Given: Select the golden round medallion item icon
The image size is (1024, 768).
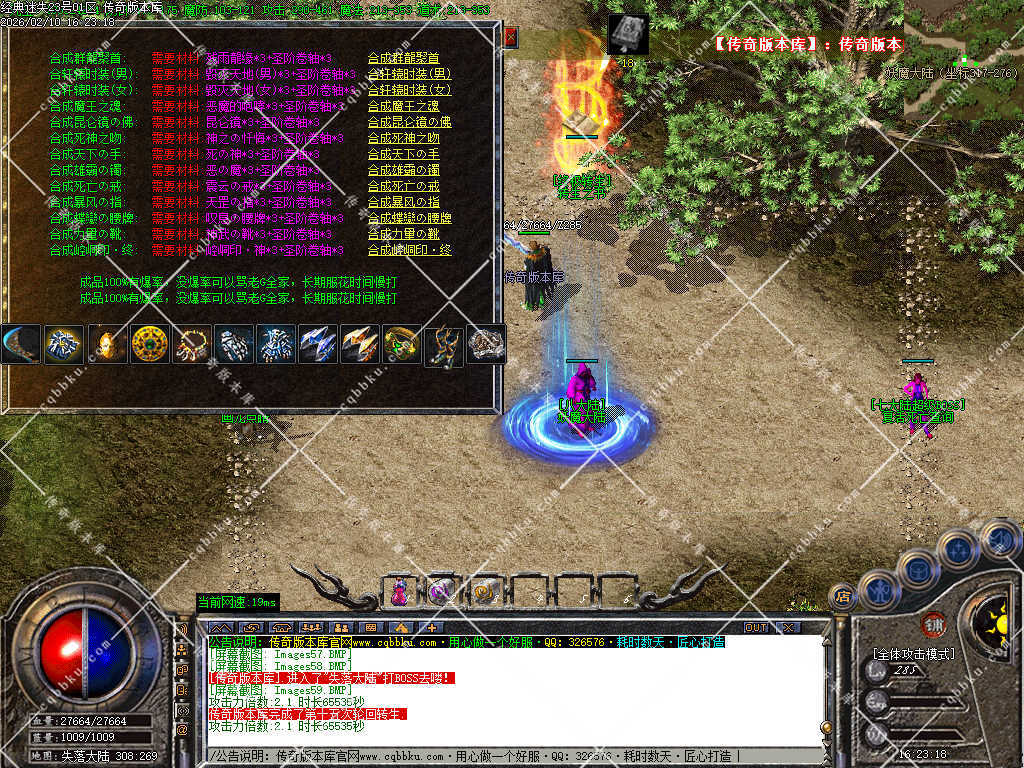Looking at the screenshot, I should click(x=149, y=344).
